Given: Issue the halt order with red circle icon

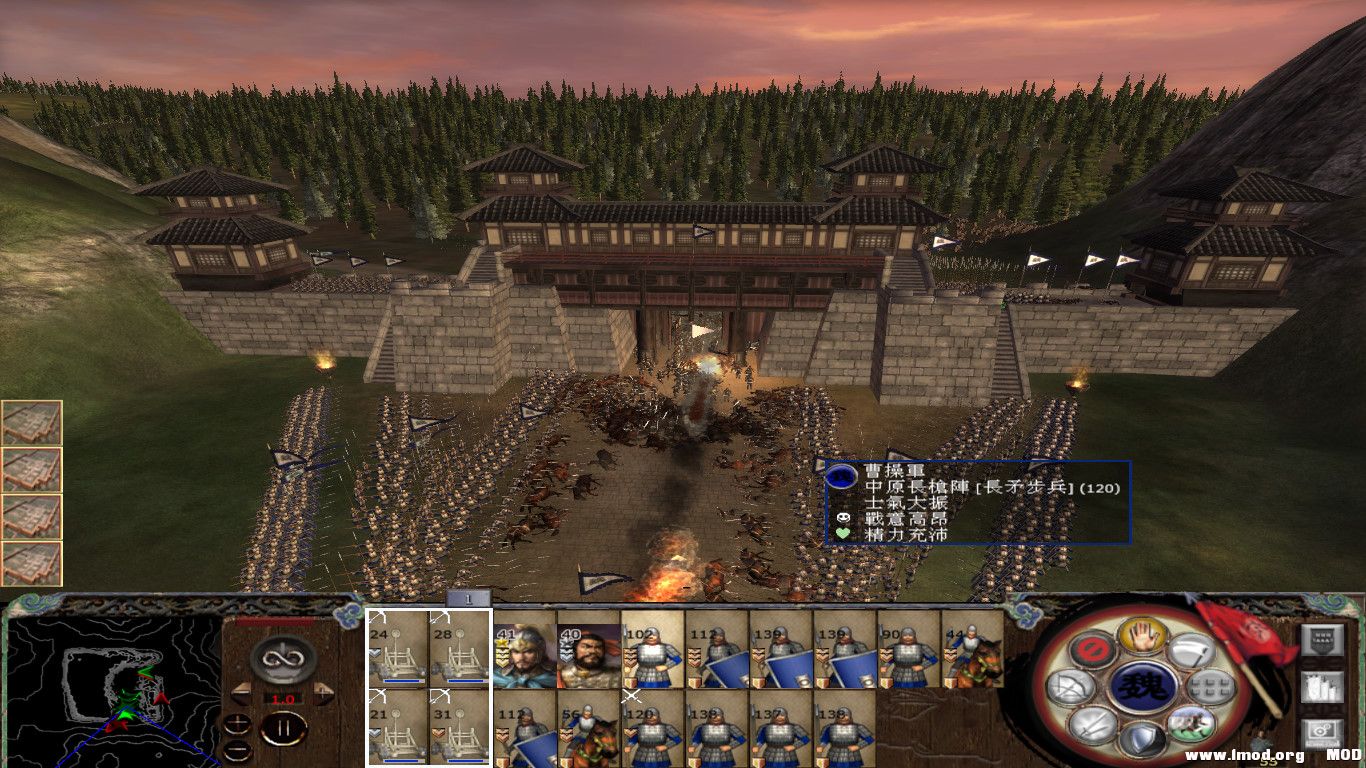Looking at the screenshot, I should [x=1092, y=648].
